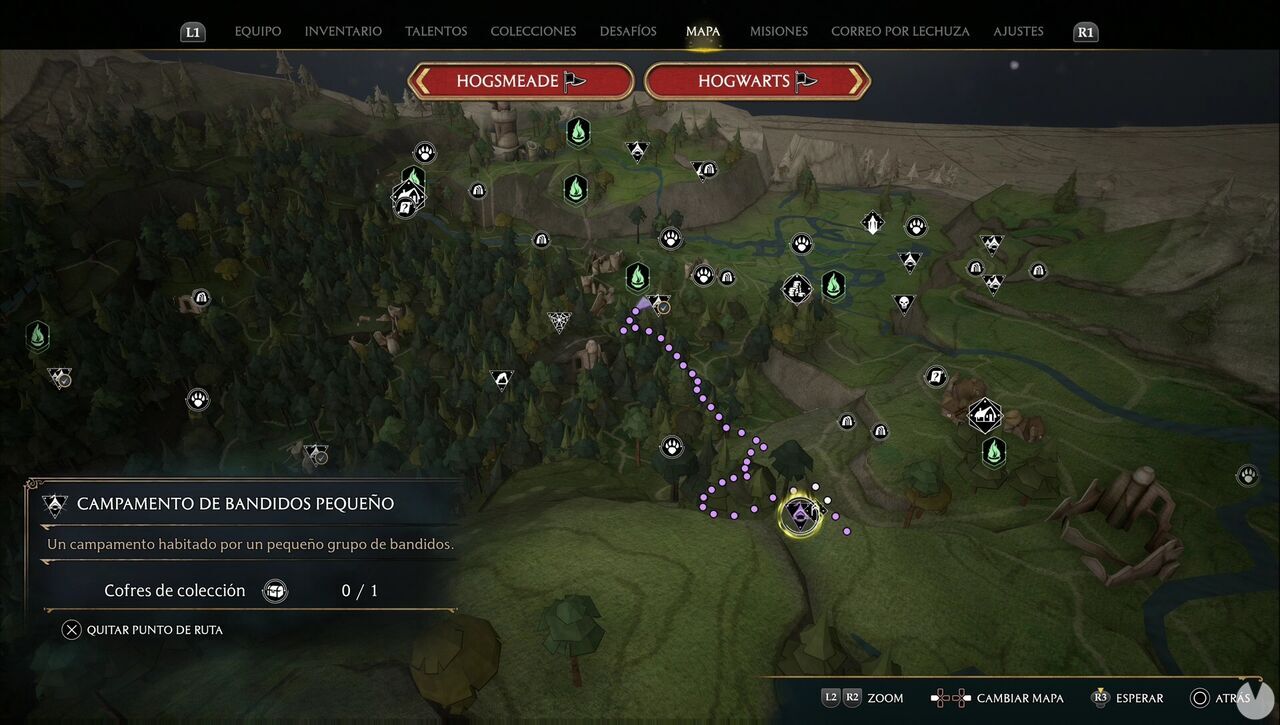Click the purple waypoint arrow marker on the path

pyautogui.click(x=644, y=305)
